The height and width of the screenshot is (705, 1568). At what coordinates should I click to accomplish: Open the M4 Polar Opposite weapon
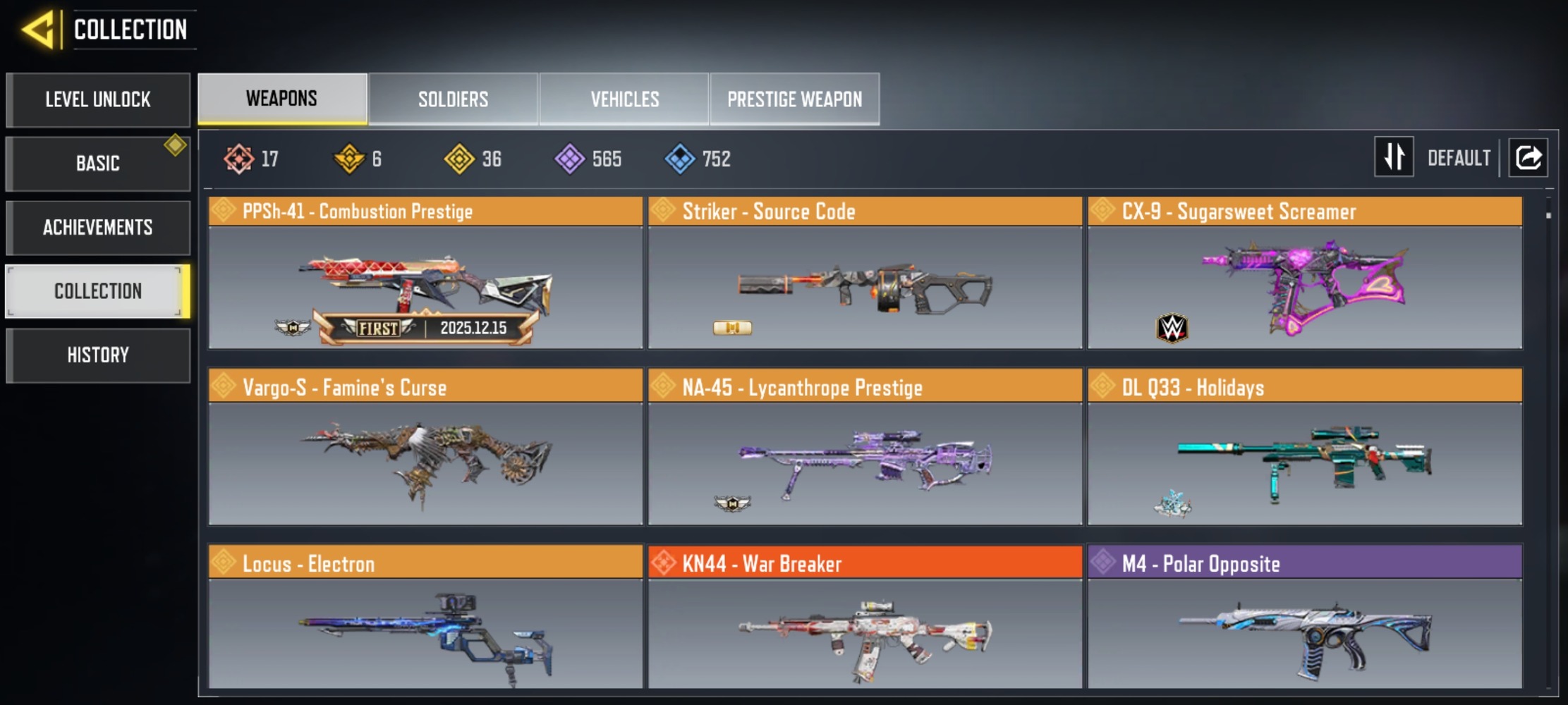(x=1305, y=618)
